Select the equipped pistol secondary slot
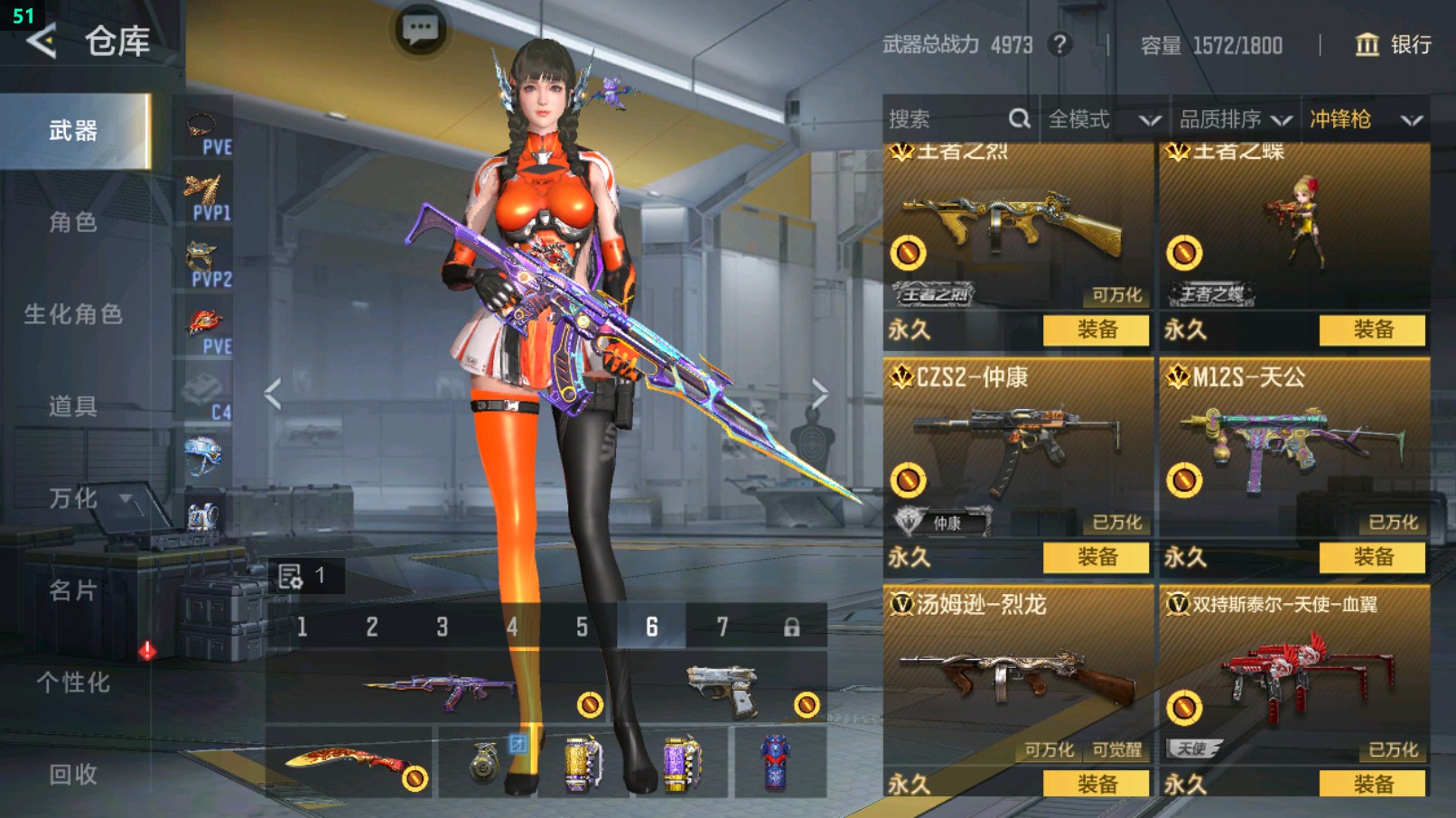This screenshot has width=1456, height=818. pyautogui.click(x=723, y=691)
